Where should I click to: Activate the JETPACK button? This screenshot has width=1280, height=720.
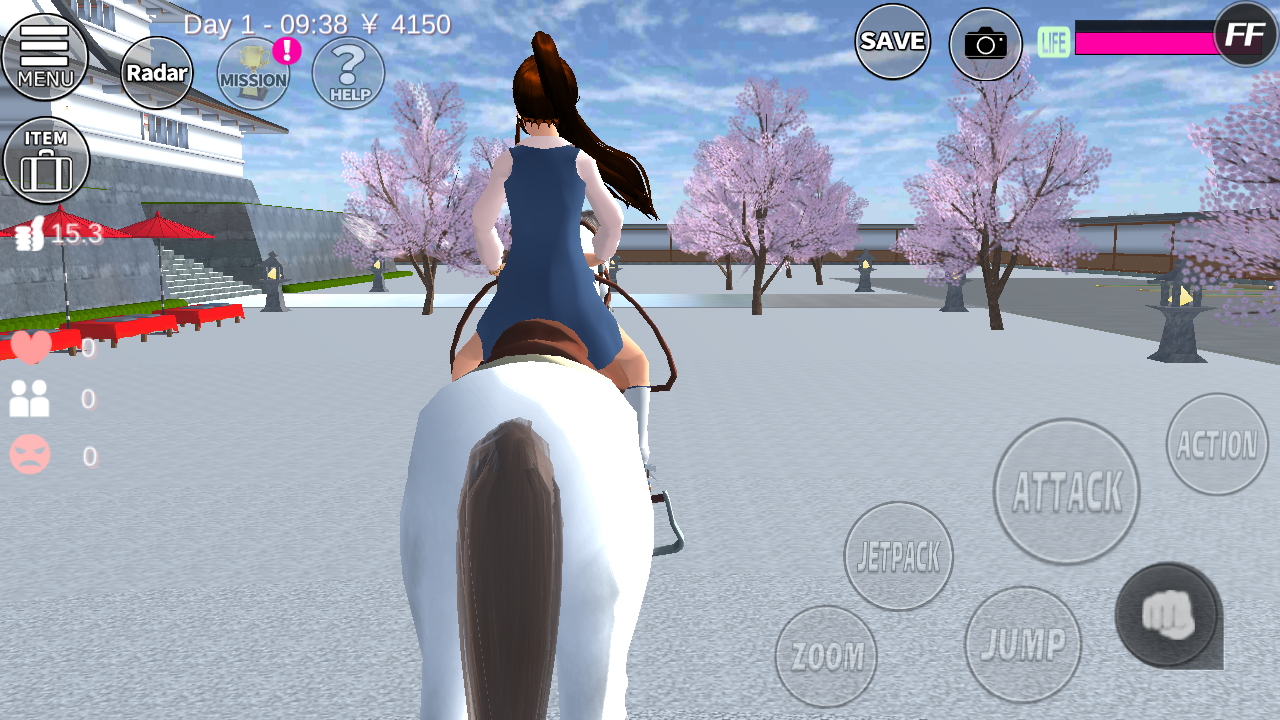(x=898, y=556)
